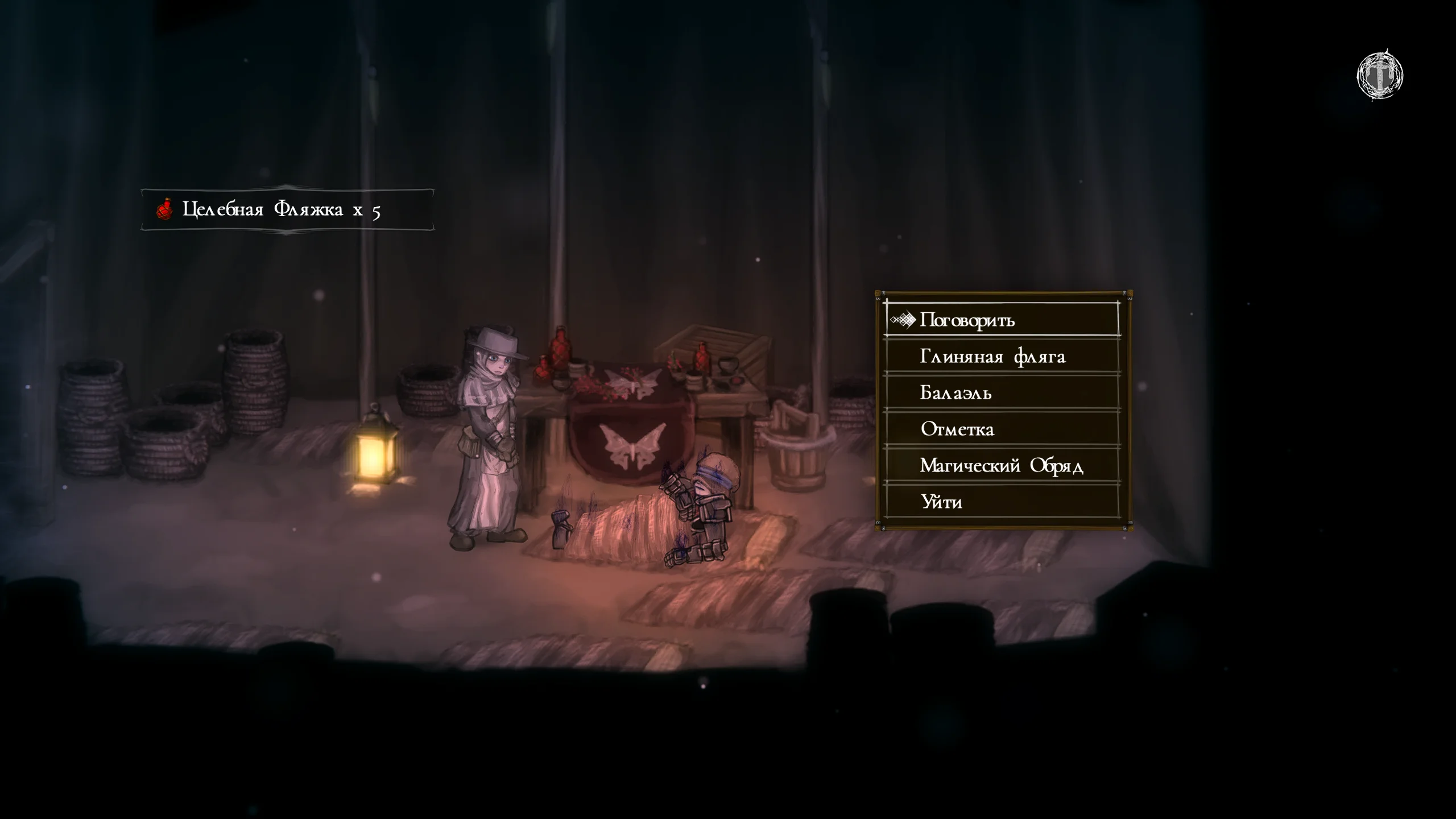Click Уйти to leave the conversation
The image size is (1456, 819).
pos(941,502)
